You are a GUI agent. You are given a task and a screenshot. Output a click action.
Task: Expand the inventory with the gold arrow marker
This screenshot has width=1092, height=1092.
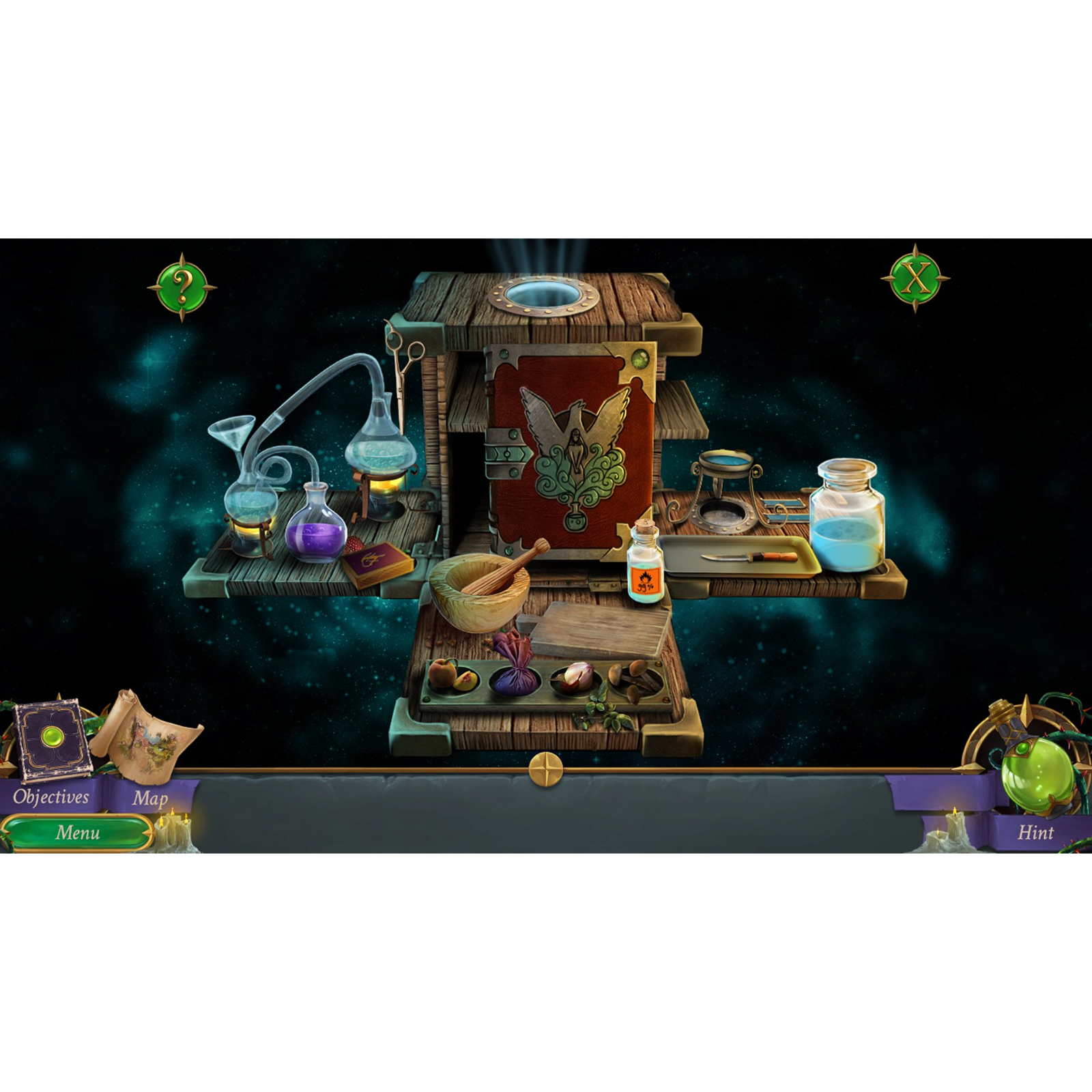click(546, 768)
